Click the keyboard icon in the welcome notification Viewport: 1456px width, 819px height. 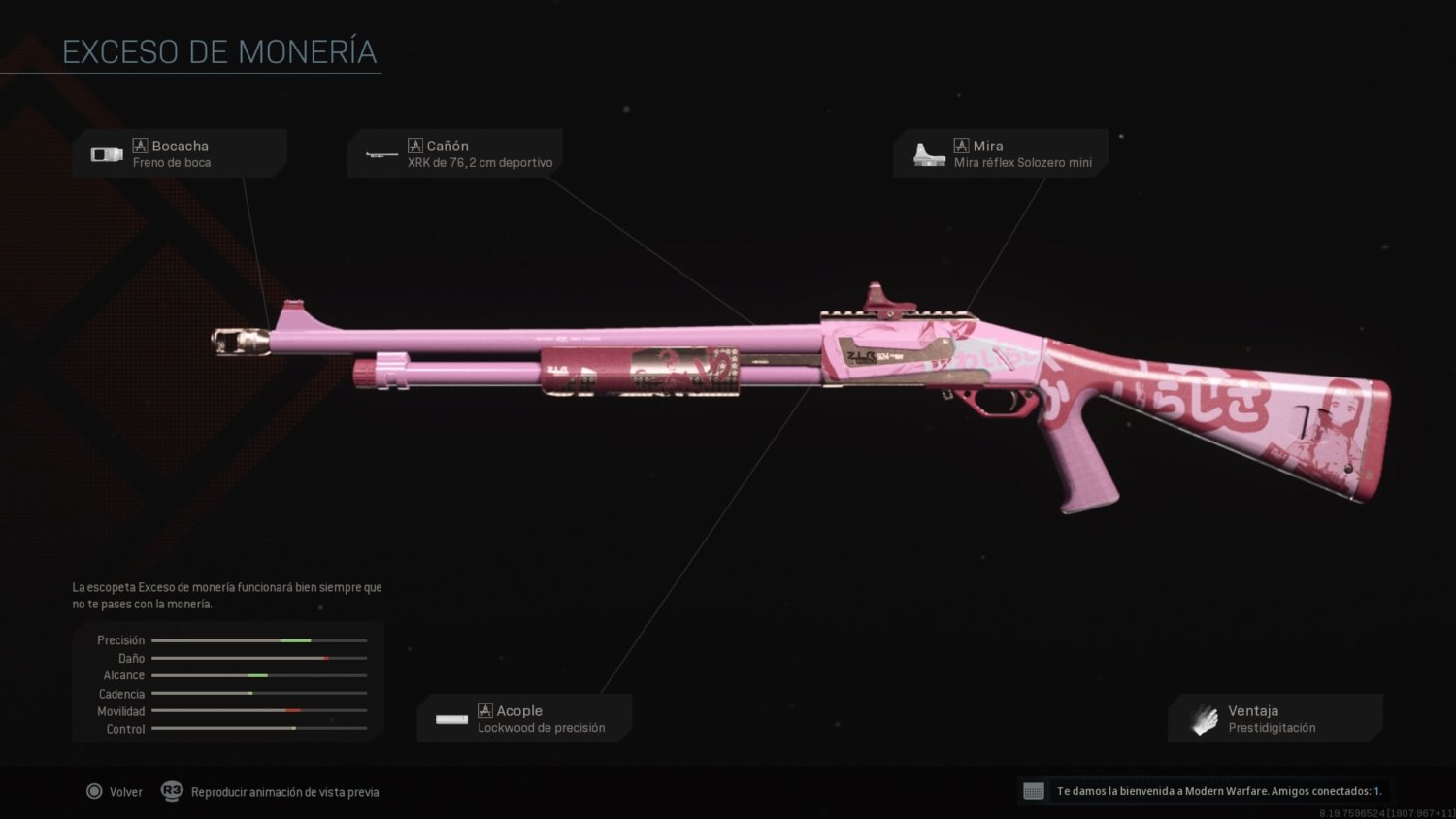[x=1035, y=791]
